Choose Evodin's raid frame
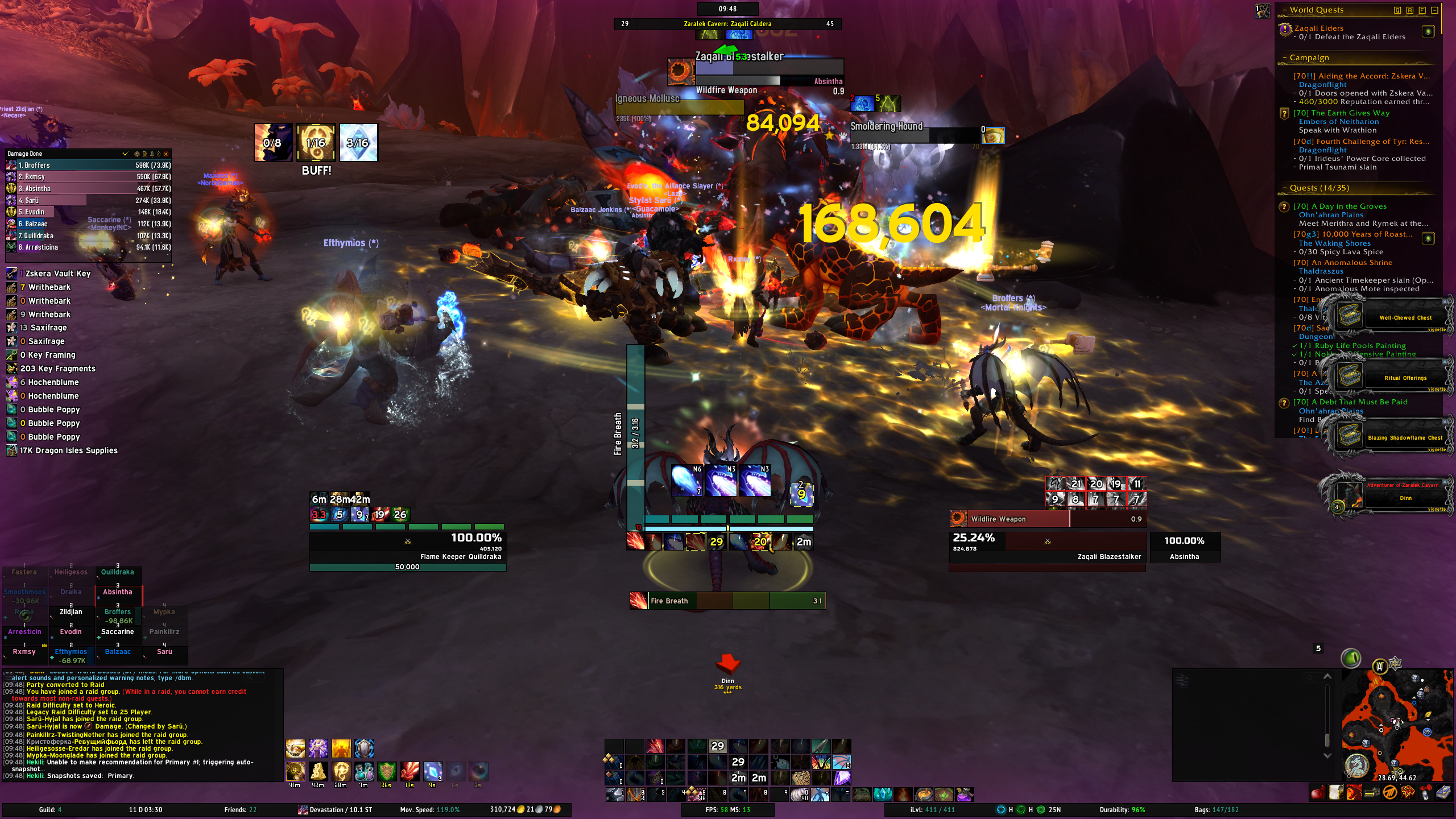The height and width of the screenshot is (819, 1456). coord(71,632)
